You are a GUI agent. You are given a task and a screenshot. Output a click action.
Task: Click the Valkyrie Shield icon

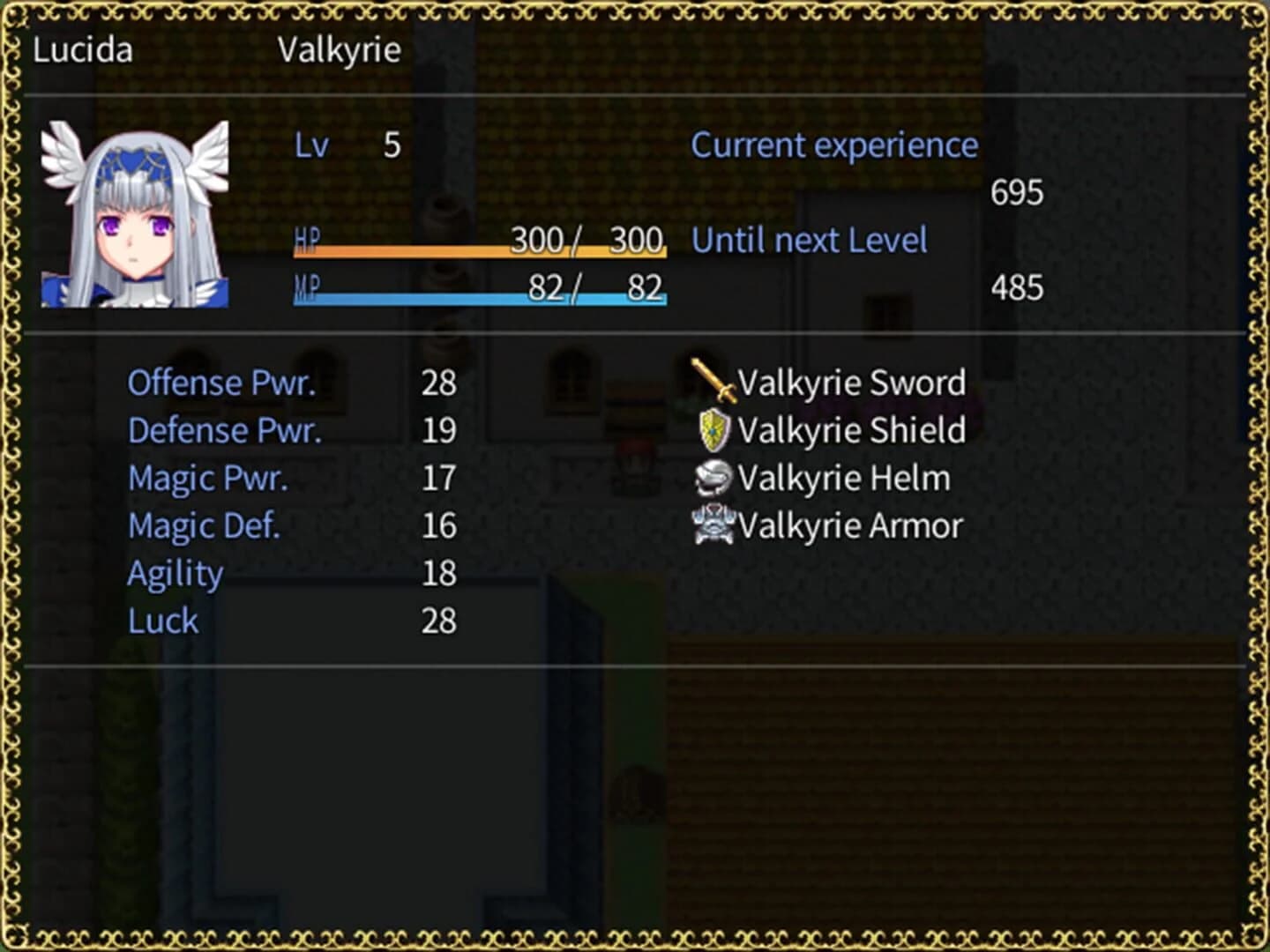tap(714, 429)
